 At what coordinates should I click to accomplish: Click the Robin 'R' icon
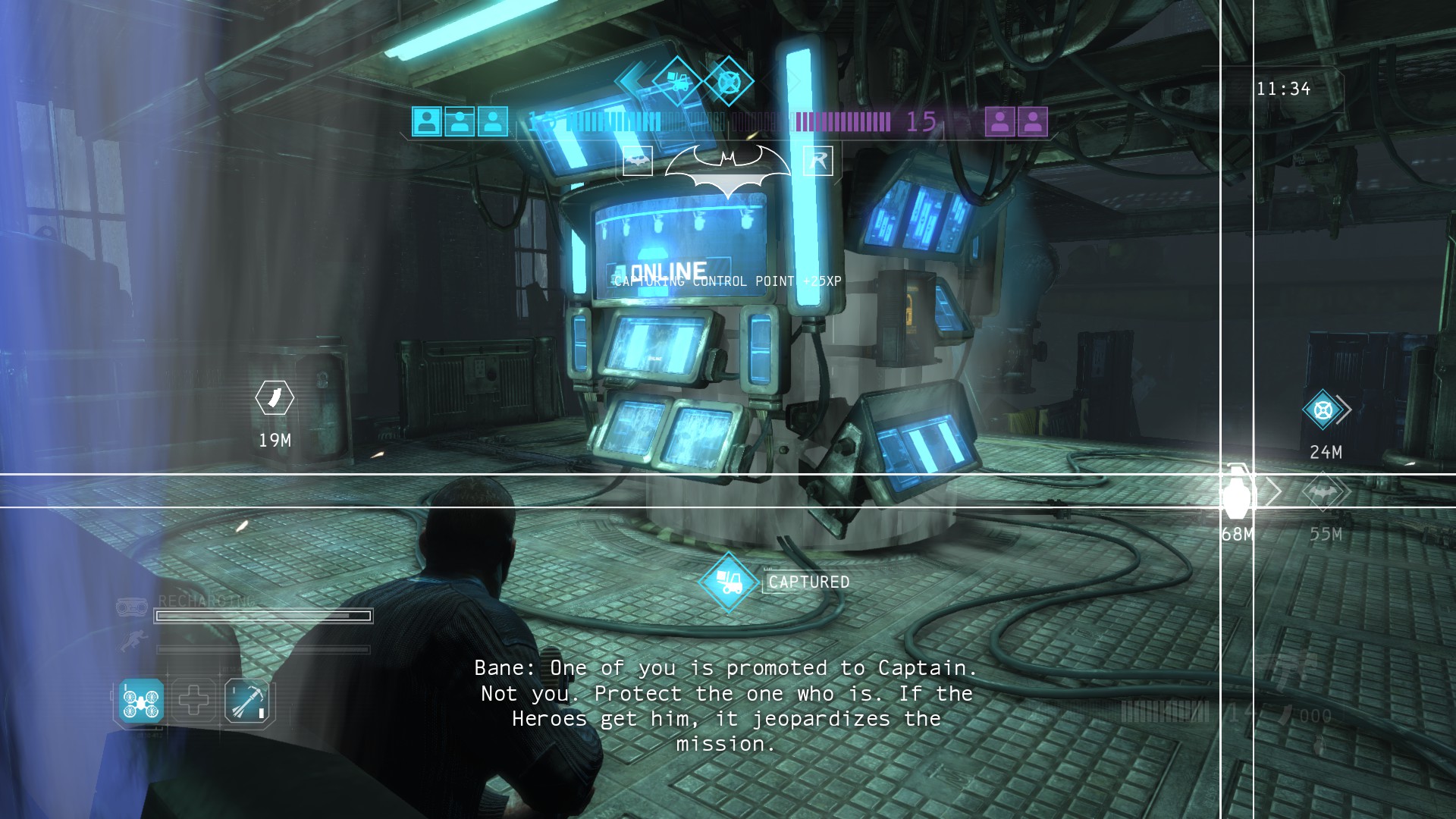click(x=818, y=161)
